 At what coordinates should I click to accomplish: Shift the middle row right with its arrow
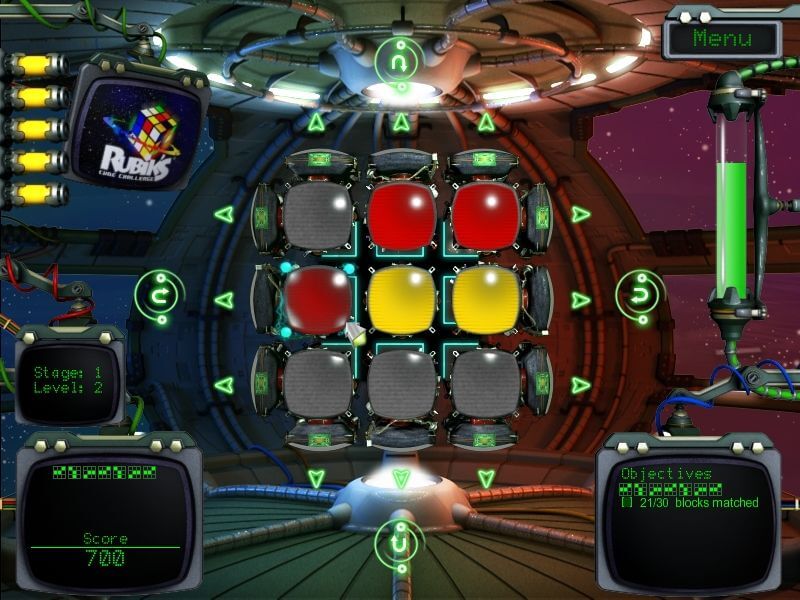[x=580, y=299]
